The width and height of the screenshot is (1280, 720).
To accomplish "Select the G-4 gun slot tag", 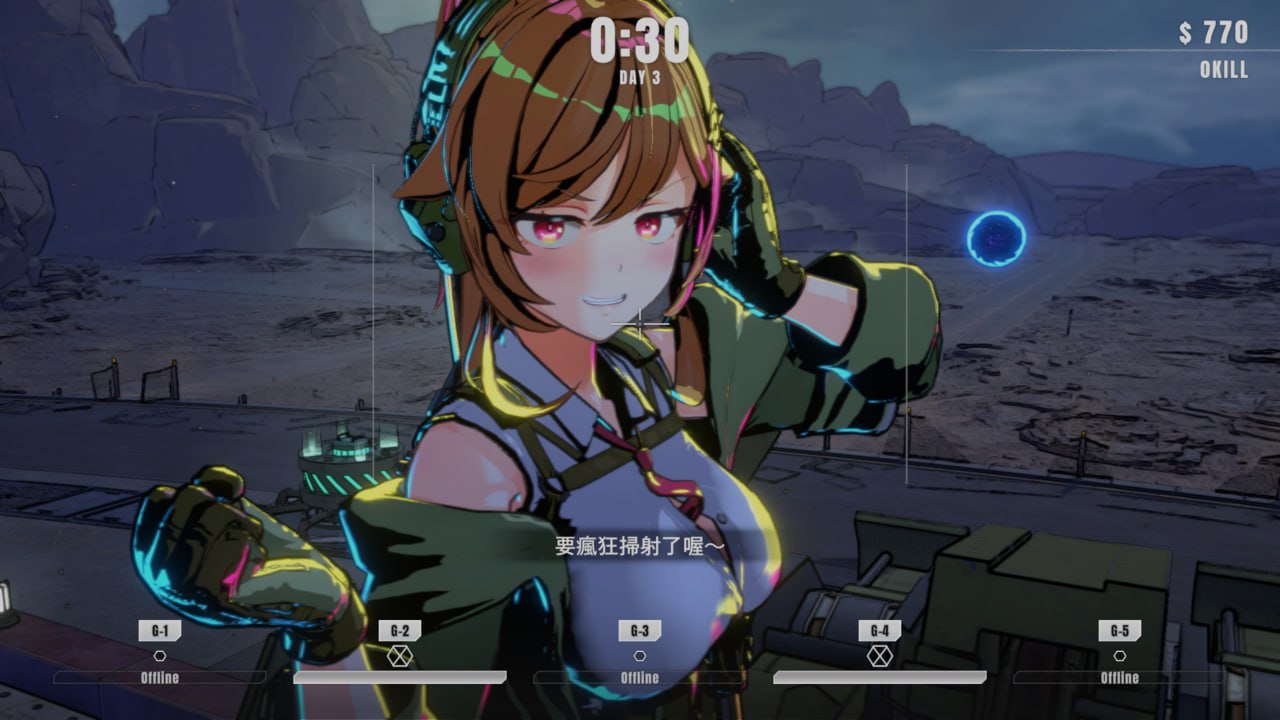I will [880, 630].
